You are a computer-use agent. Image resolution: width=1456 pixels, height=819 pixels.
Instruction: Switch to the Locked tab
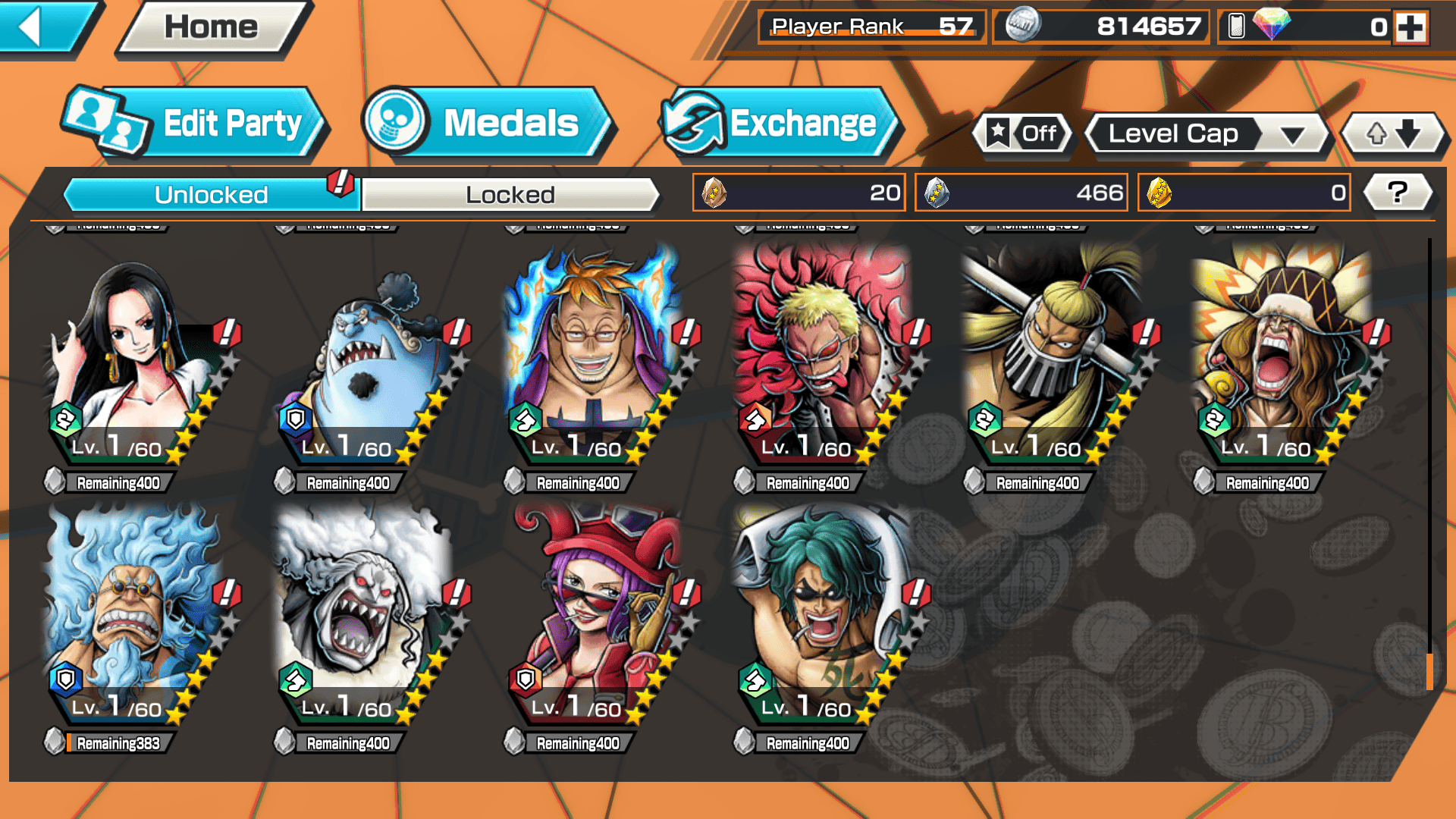(510, 195)
